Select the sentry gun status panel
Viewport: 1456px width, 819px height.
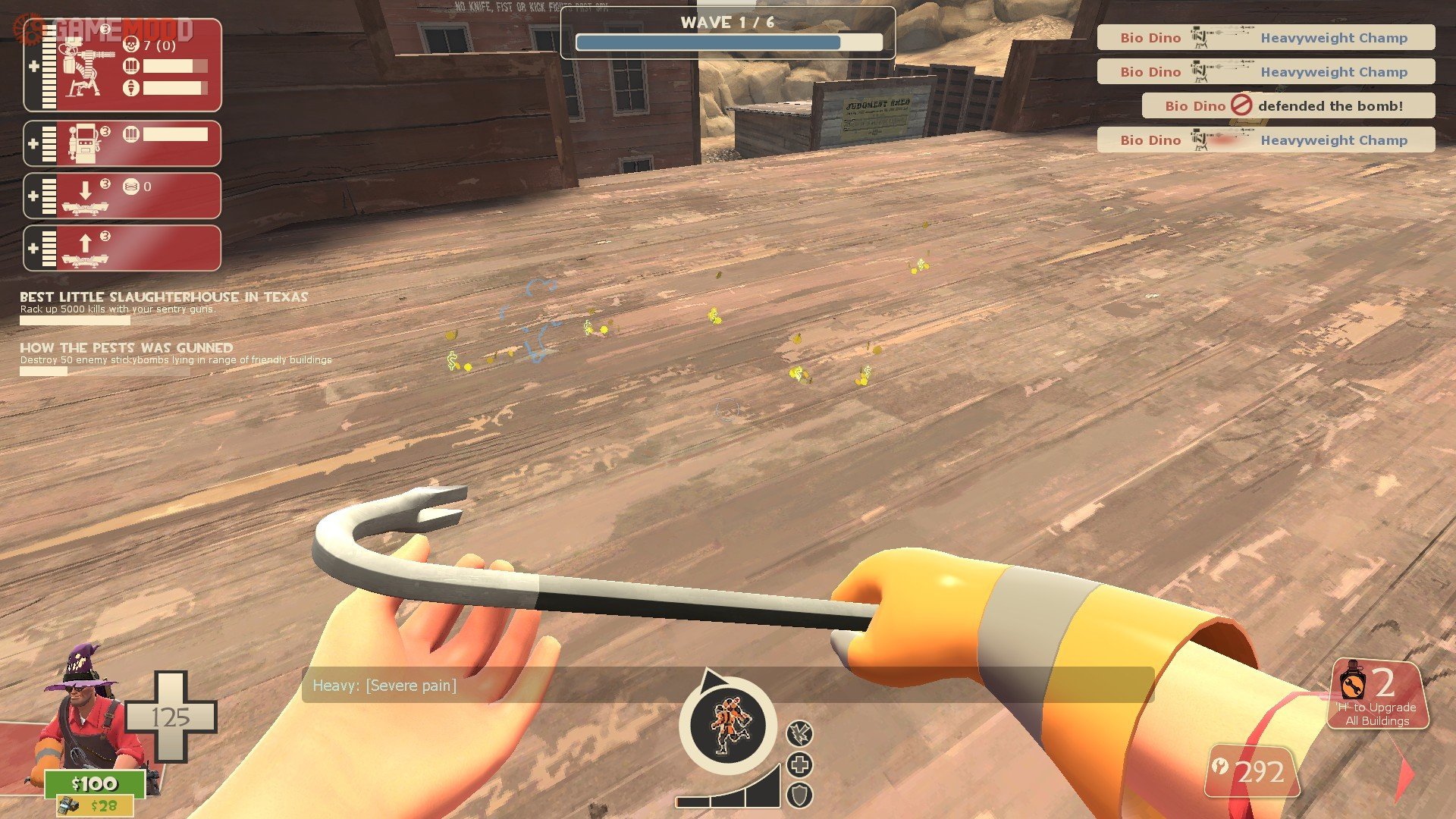point(122,66)
